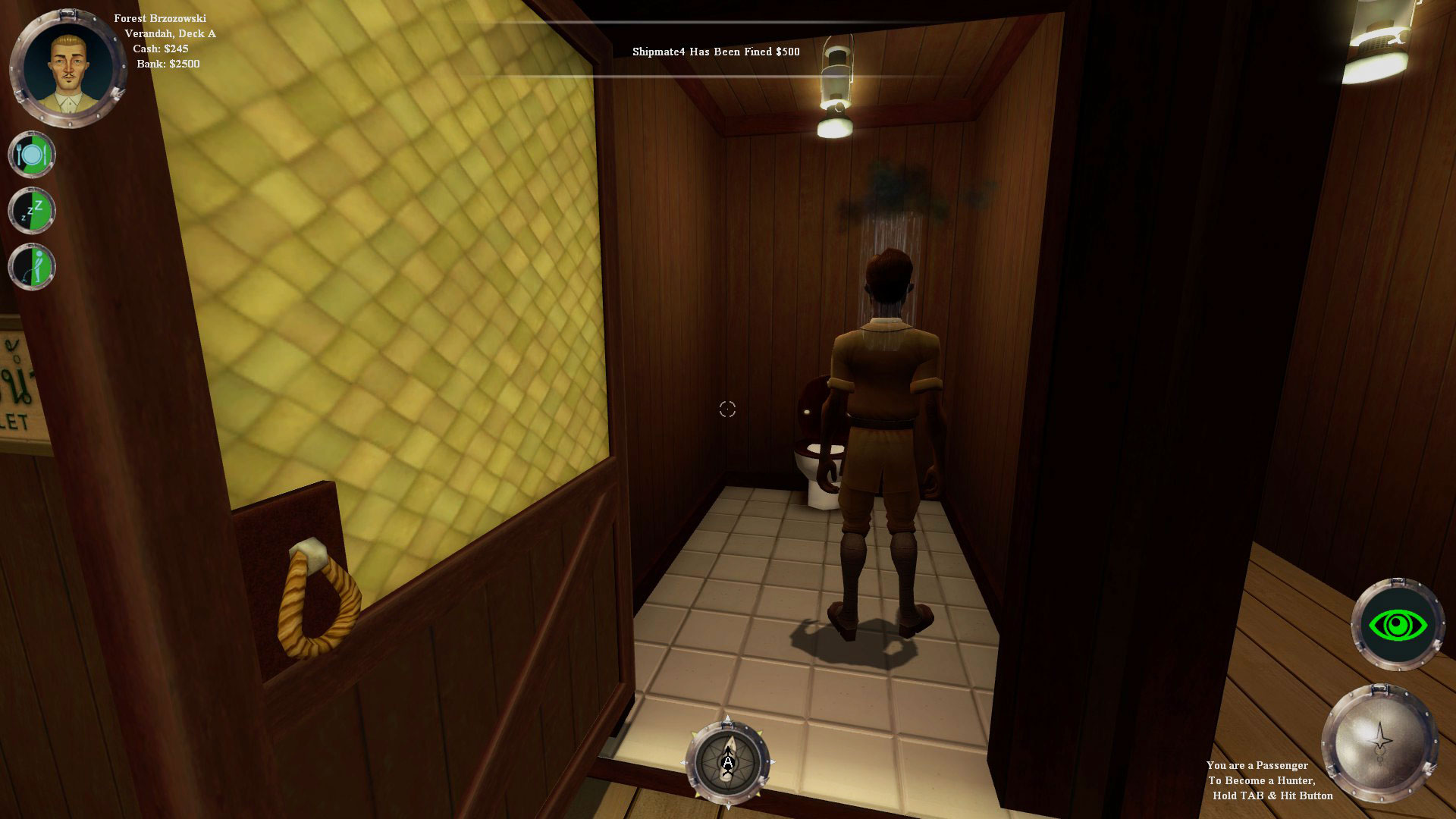This screenshot has height=819, width=1456.
Task: Click the Bank $2500 balance text
Action: tap(169, 64)
